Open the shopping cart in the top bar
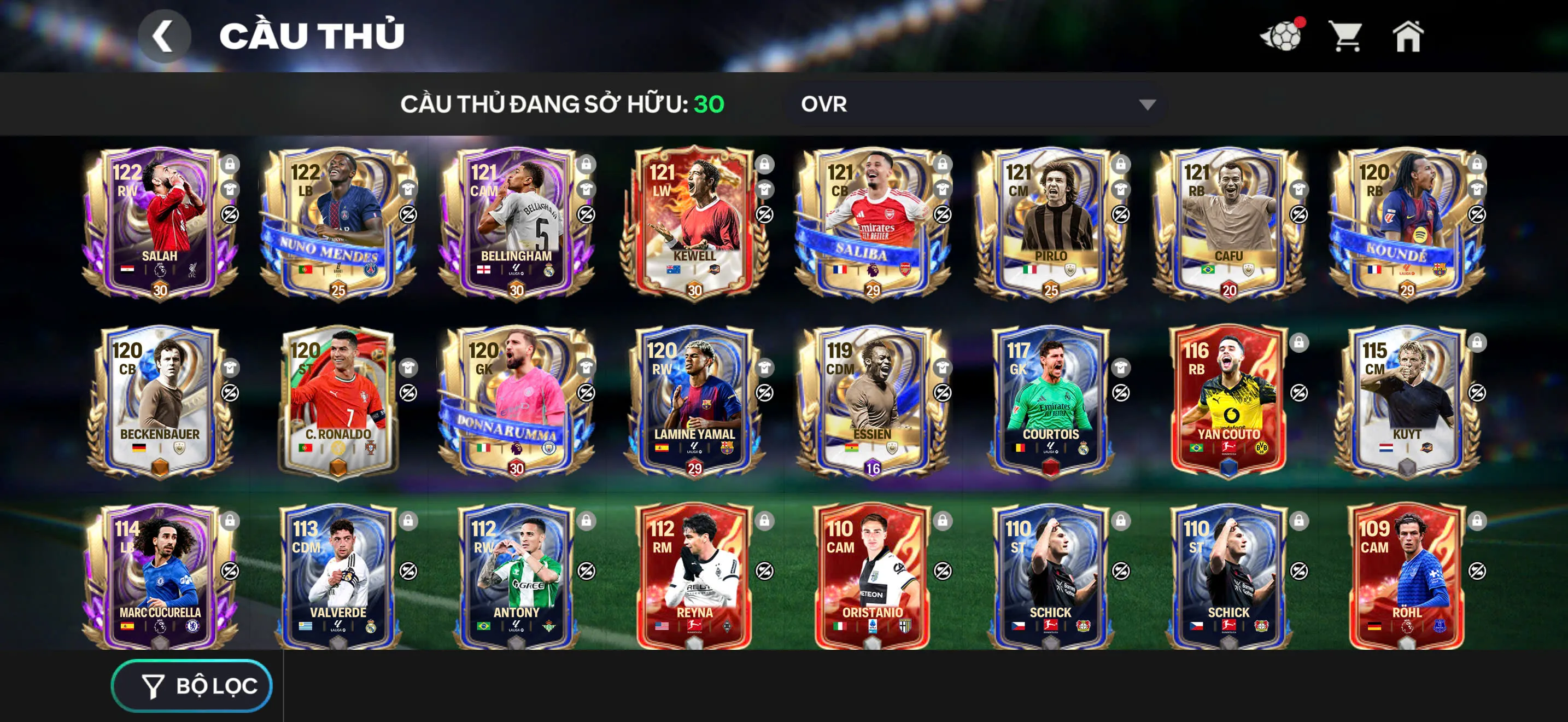1568x722 pixels. 1347,38
